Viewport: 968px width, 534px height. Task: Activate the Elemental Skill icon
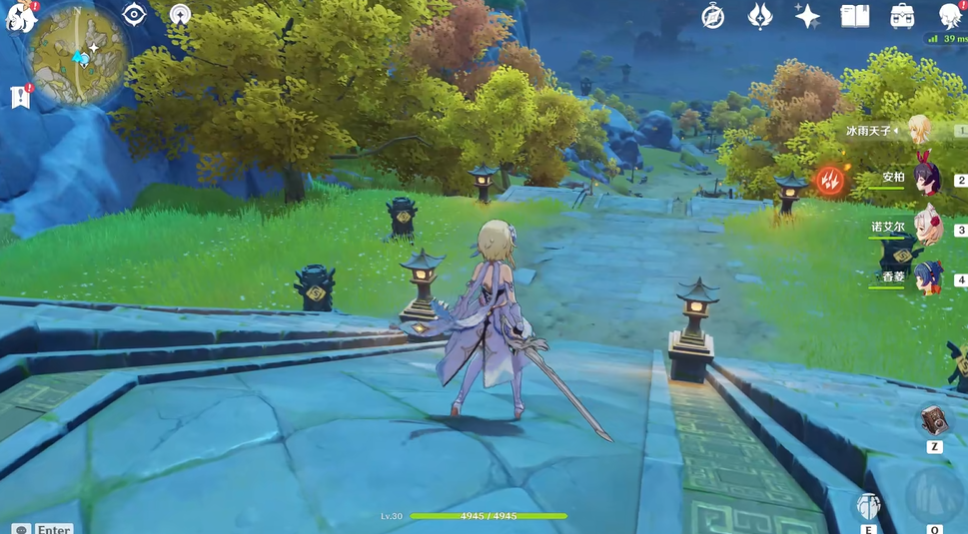click(x=868, y=506)
